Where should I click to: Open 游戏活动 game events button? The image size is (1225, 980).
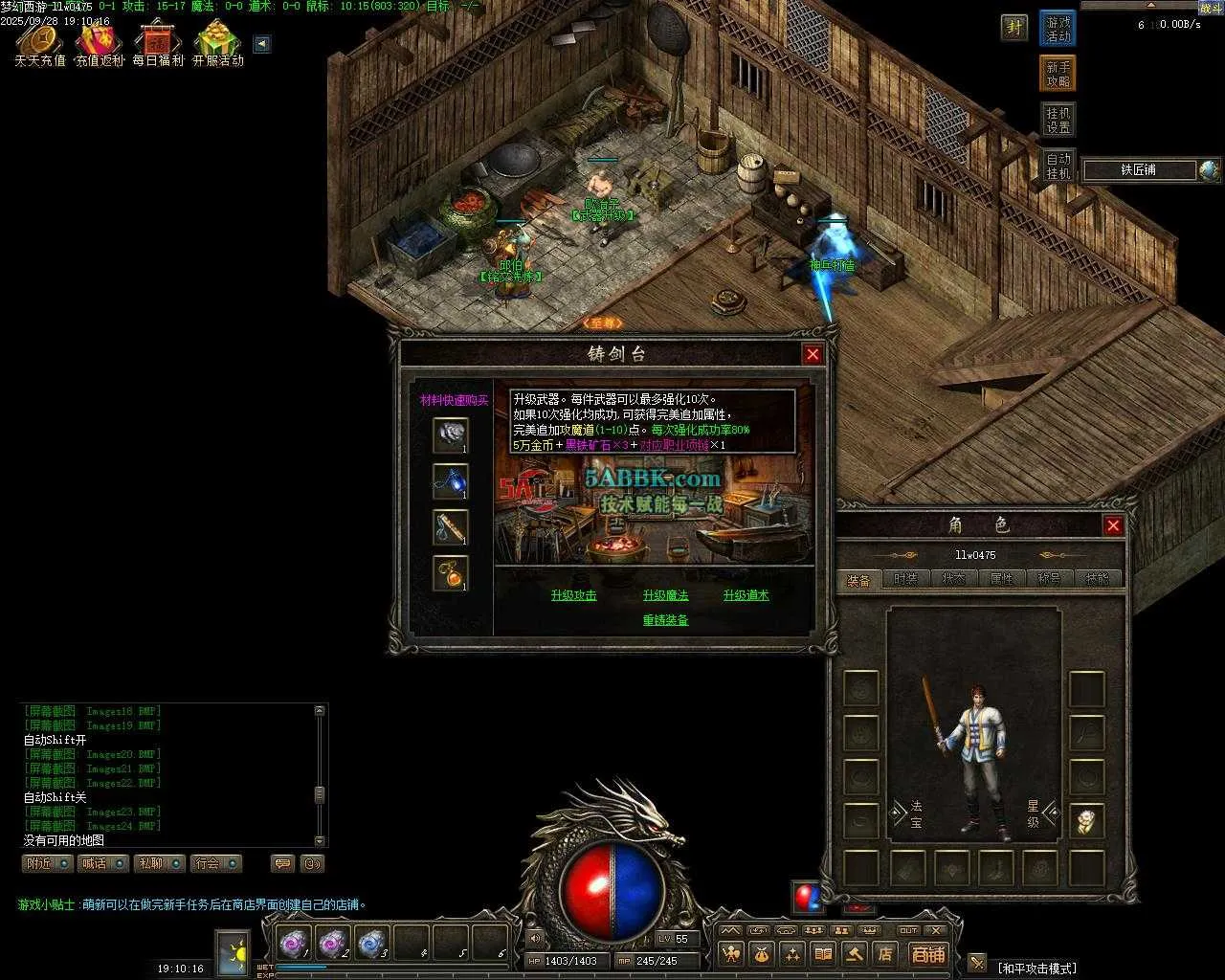pos(1058,29)
